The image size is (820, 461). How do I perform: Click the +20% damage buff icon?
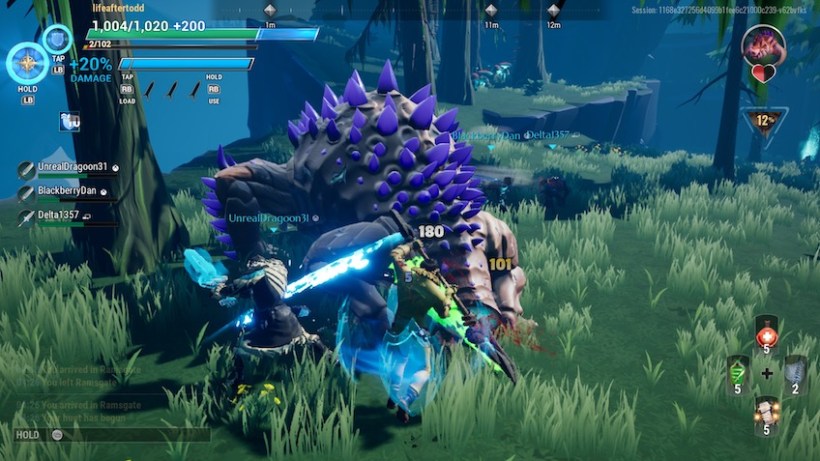tap(90, 68)
